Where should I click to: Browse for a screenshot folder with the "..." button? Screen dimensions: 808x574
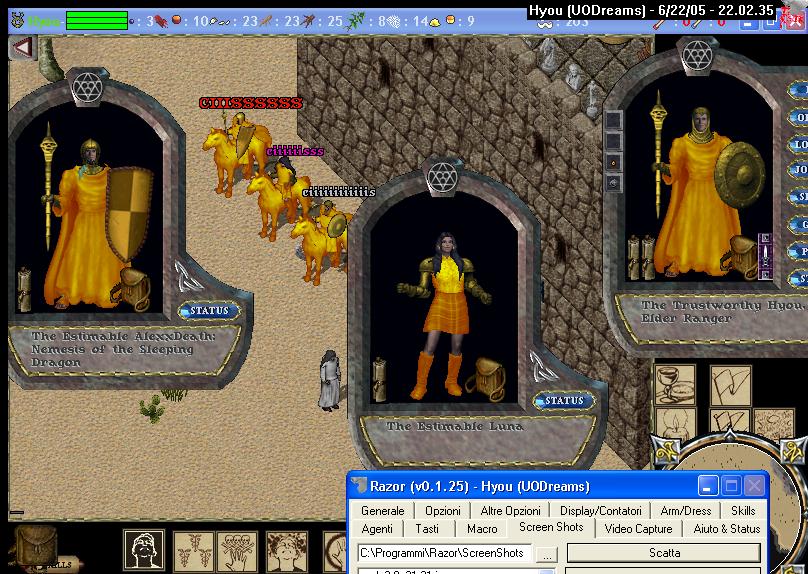(x=546, y=553)
